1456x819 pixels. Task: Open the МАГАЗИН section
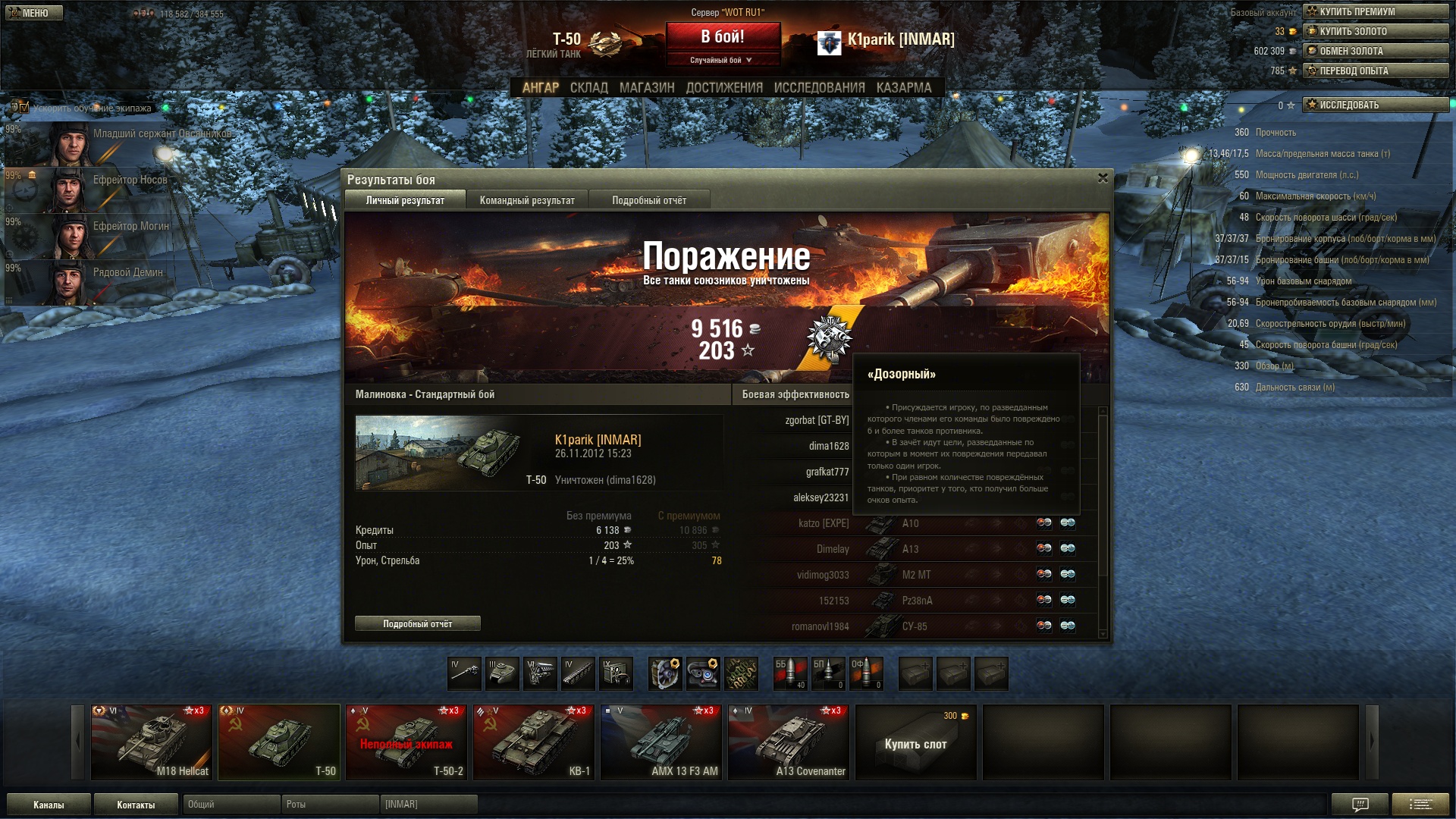pyautogui.click(x=646, y=88)
